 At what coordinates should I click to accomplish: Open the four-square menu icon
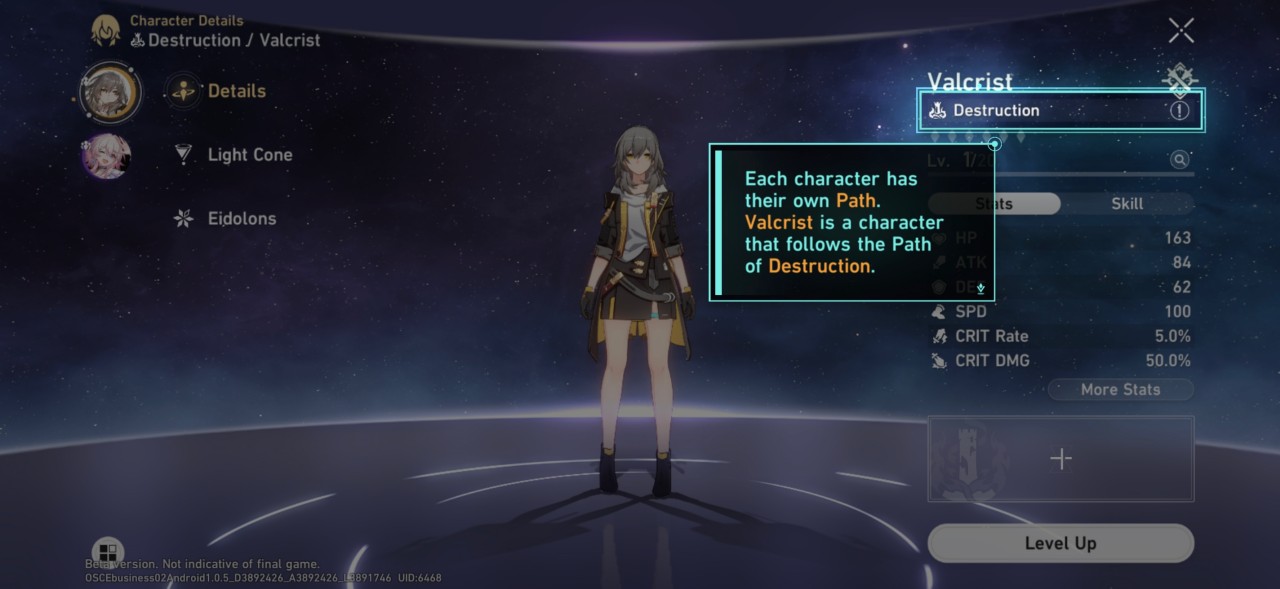tap(107, 552)
